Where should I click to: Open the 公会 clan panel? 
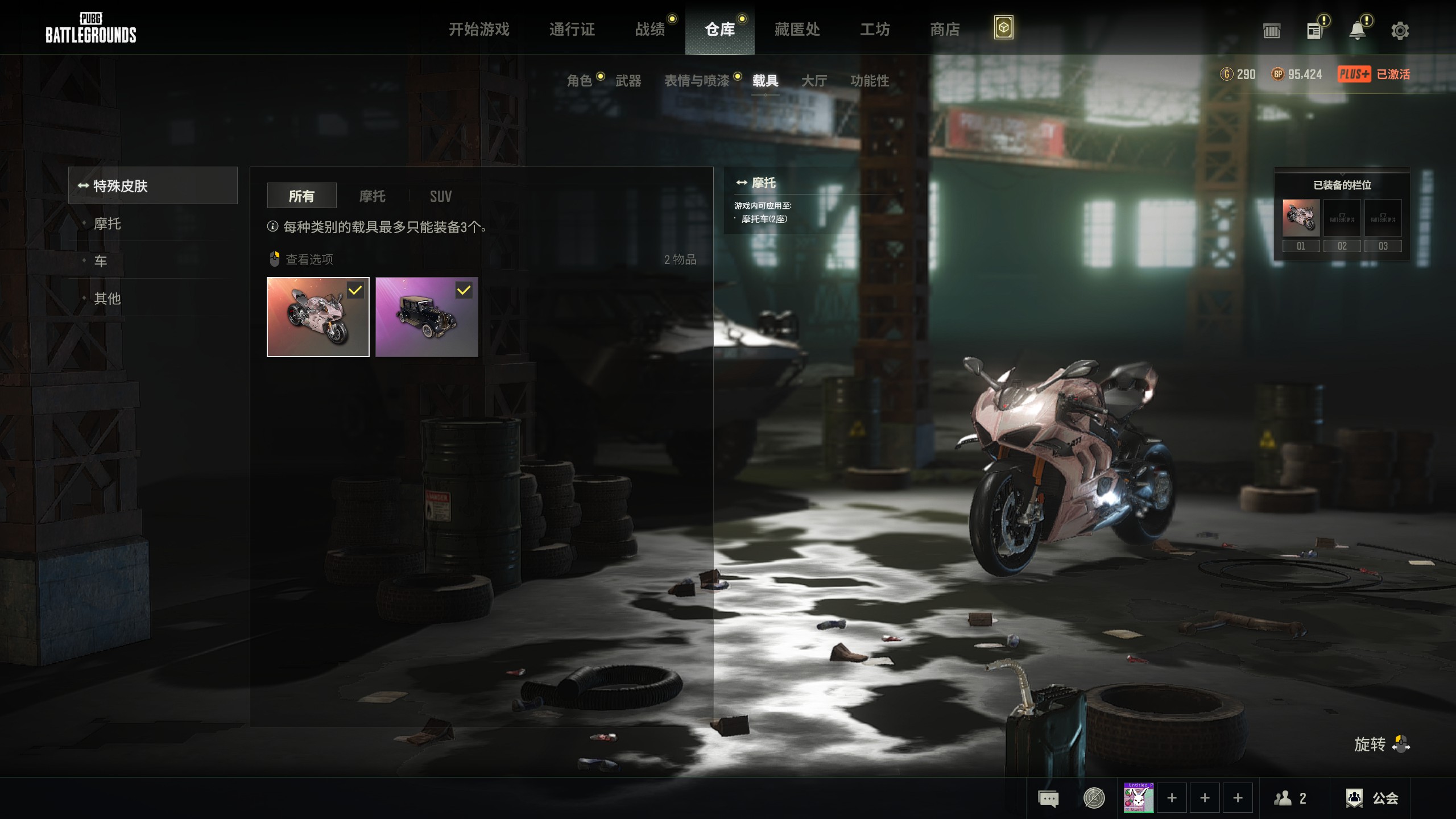[1372, 798]
